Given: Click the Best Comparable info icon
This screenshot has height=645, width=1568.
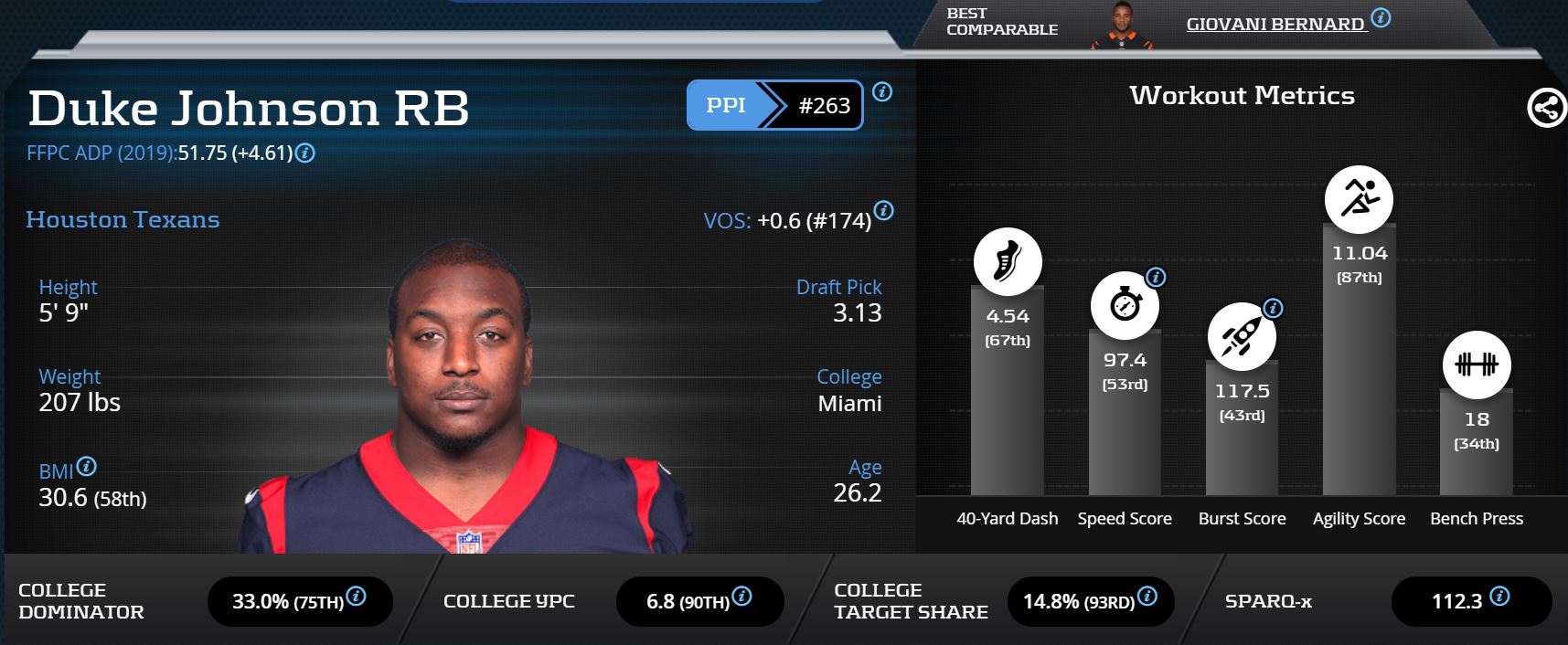Looking at the screenshot, I should (1381, 17).
